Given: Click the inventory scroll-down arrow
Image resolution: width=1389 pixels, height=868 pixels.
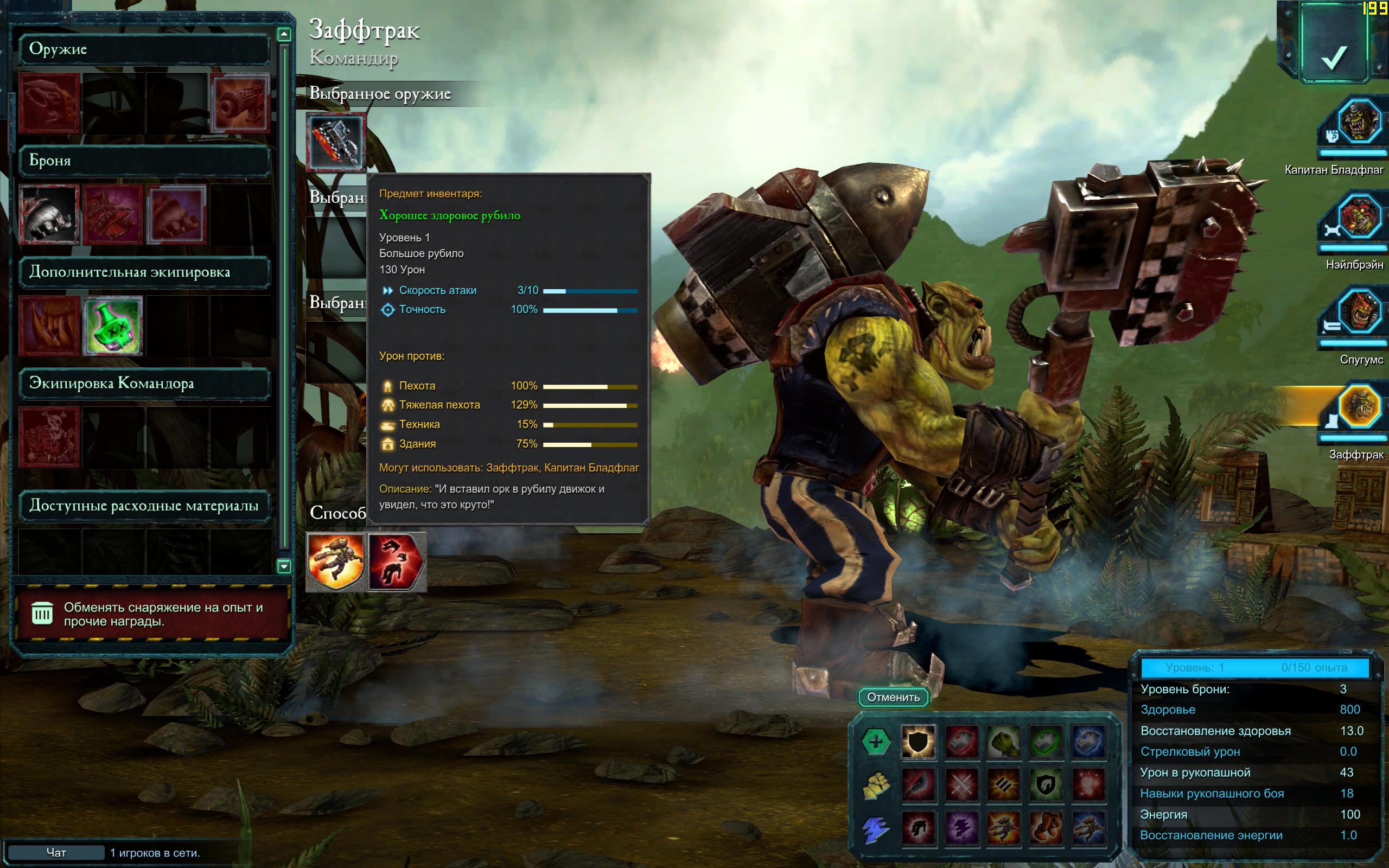Looking at the screenshot, I should coord(284,566).
